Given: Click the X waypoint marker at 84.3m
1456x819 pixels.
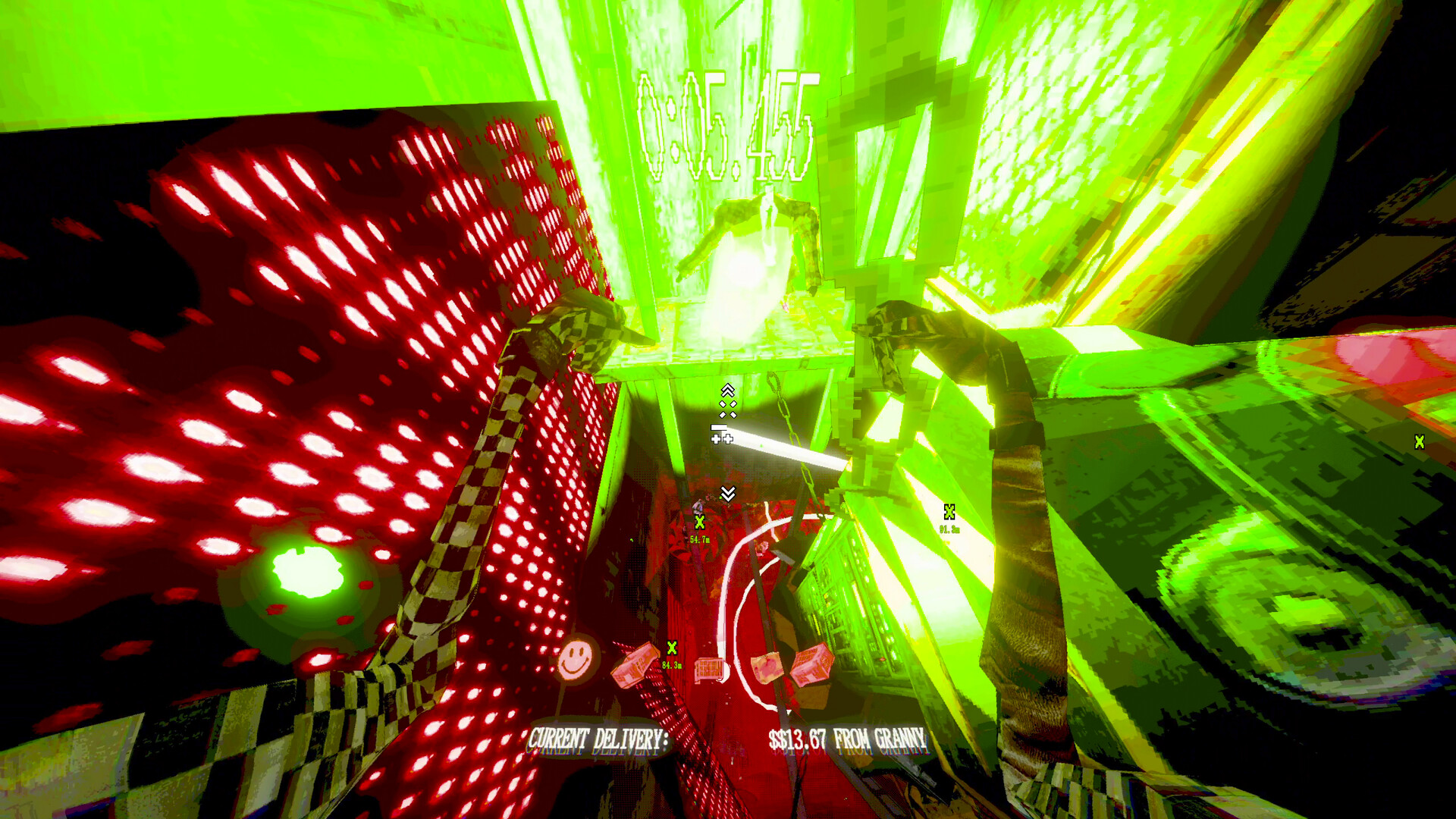Looking at the screenshot, I should [x=672, y=648].
